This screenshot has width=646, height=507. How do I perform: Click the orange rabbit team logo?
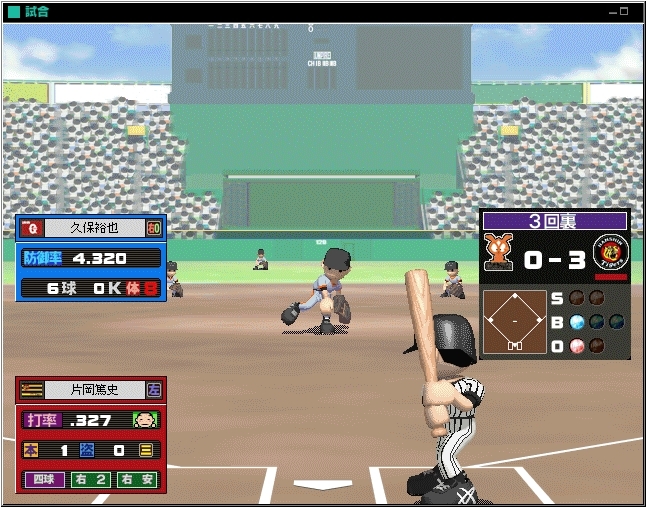pyautogui.click(x=498, y=252)
